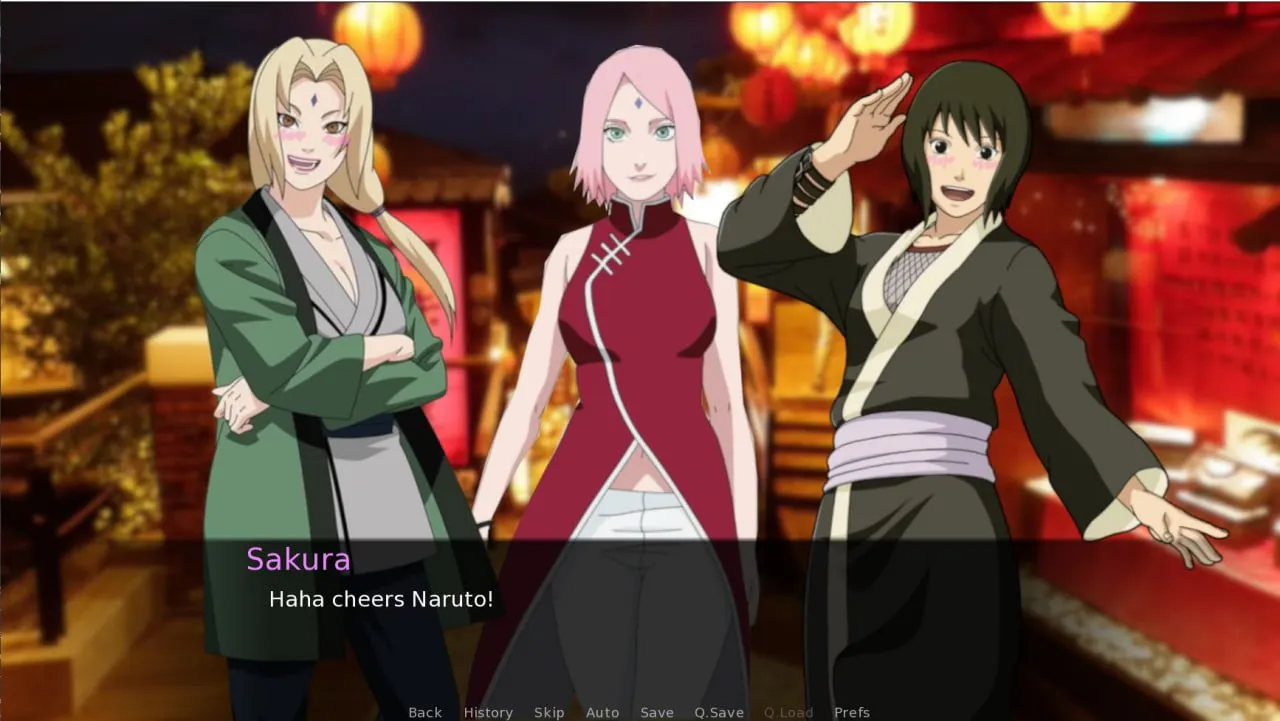This screenshot has height=721, width=1280.
Task: Toggle Auto-advance mode
Action: pos(602,712)
